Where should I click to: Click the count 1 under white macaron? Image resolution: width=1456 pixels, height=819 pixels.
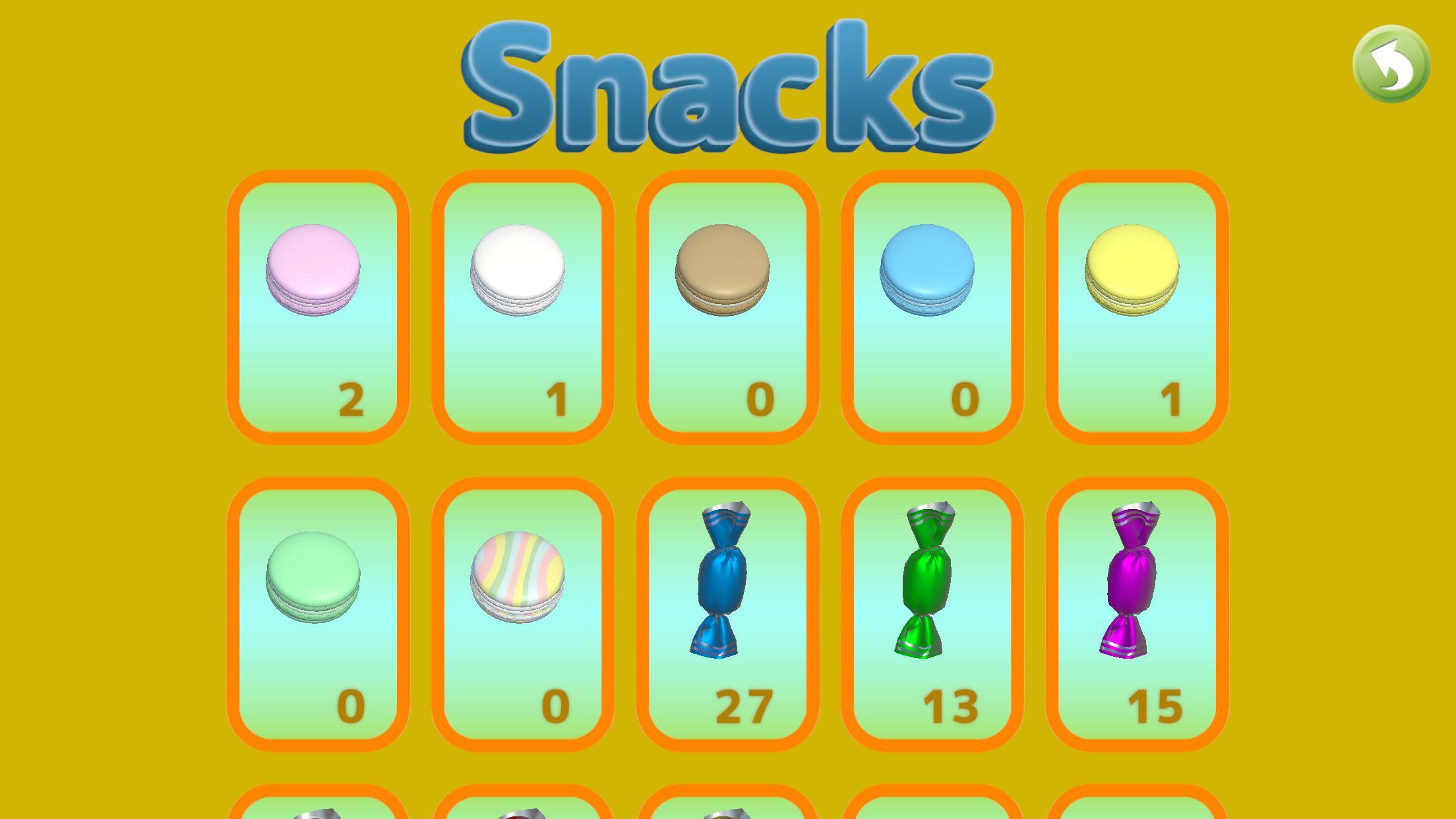(x=557, y=398)
